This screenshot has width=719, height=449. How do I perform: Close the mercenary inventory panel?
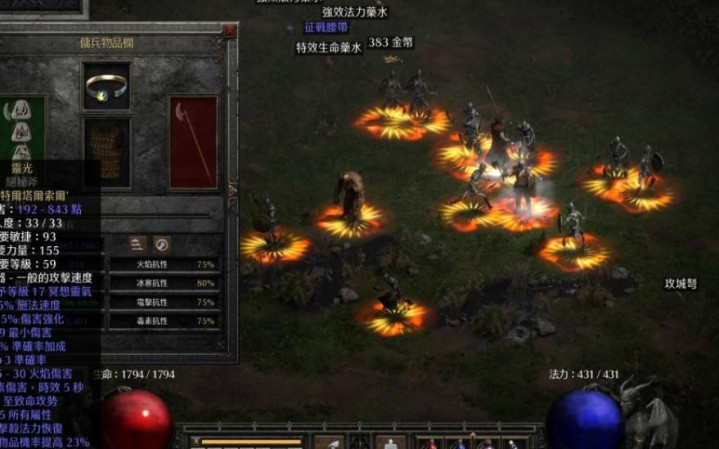click(230, 31)
